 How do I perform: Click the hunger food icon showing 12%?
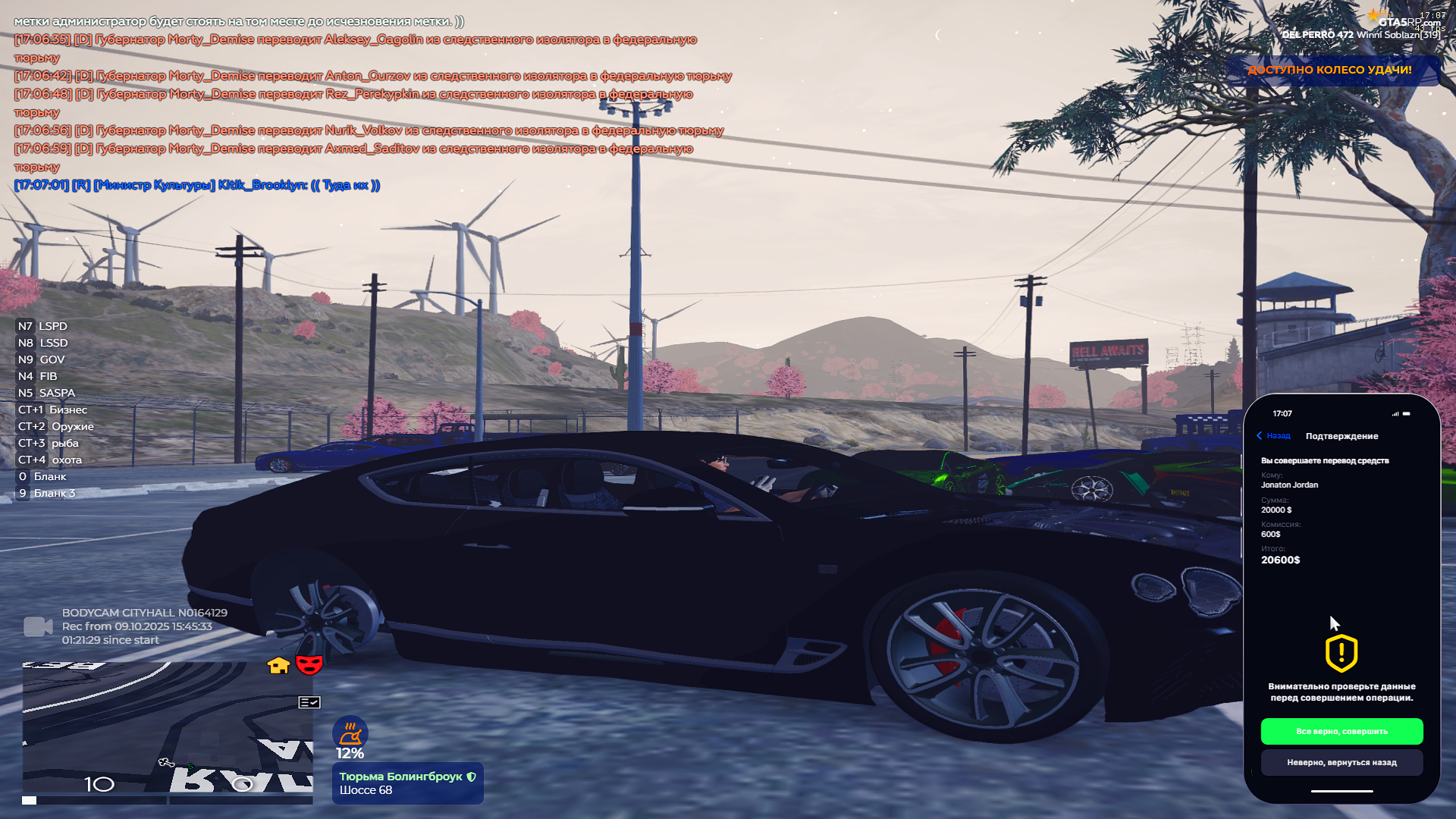point(350,733)
